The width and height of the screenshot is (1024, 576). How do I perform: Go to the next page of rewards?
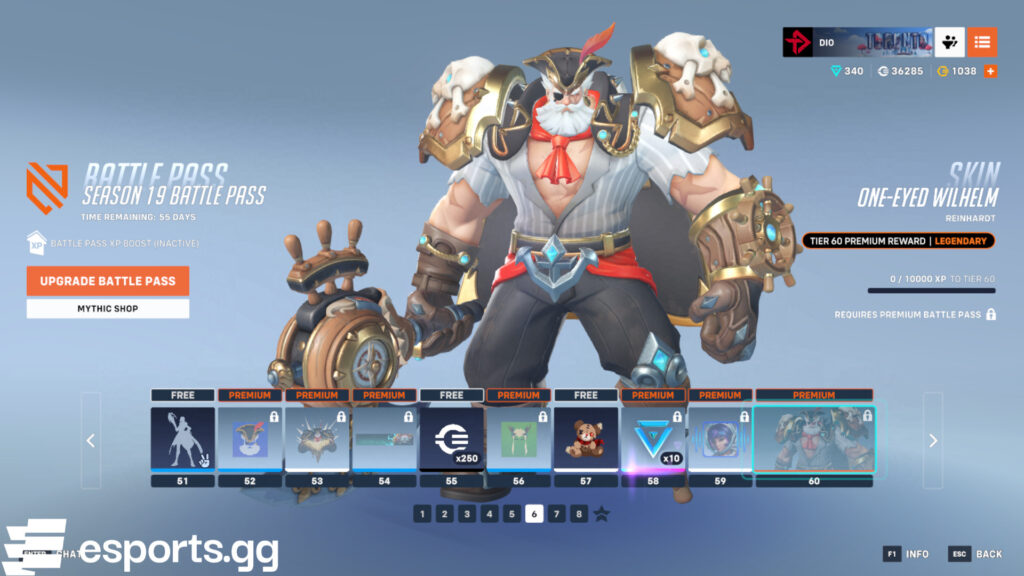click(932, 440)
